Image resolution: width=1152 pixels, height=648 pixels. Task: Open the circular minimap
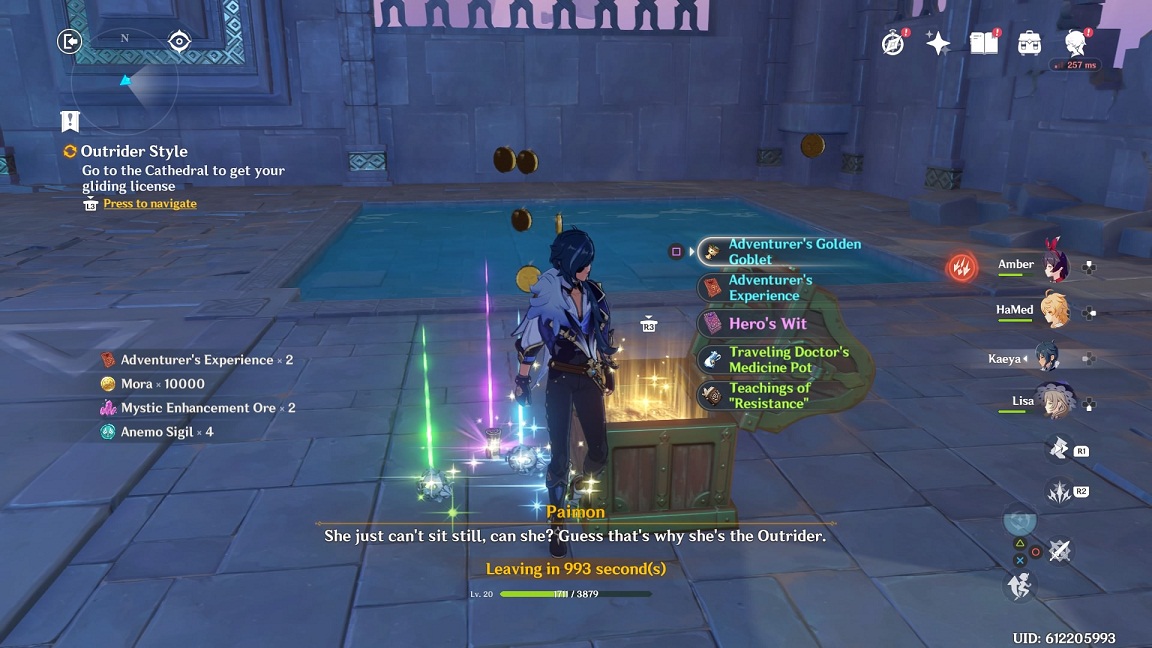tap(127, 85)
